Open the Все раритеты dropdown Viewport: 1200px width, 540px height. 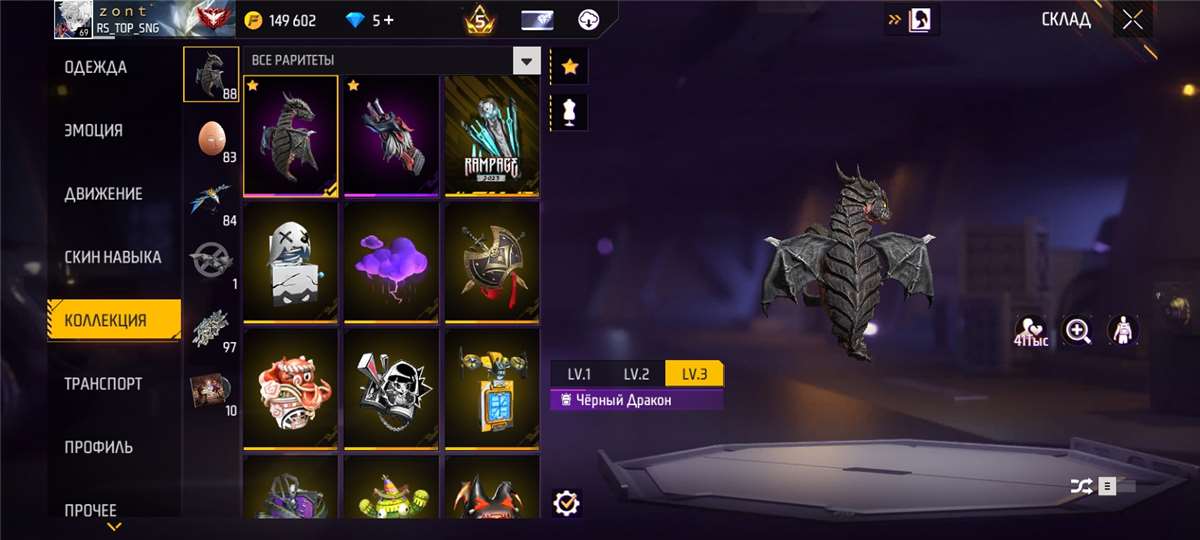click(526, 61)
